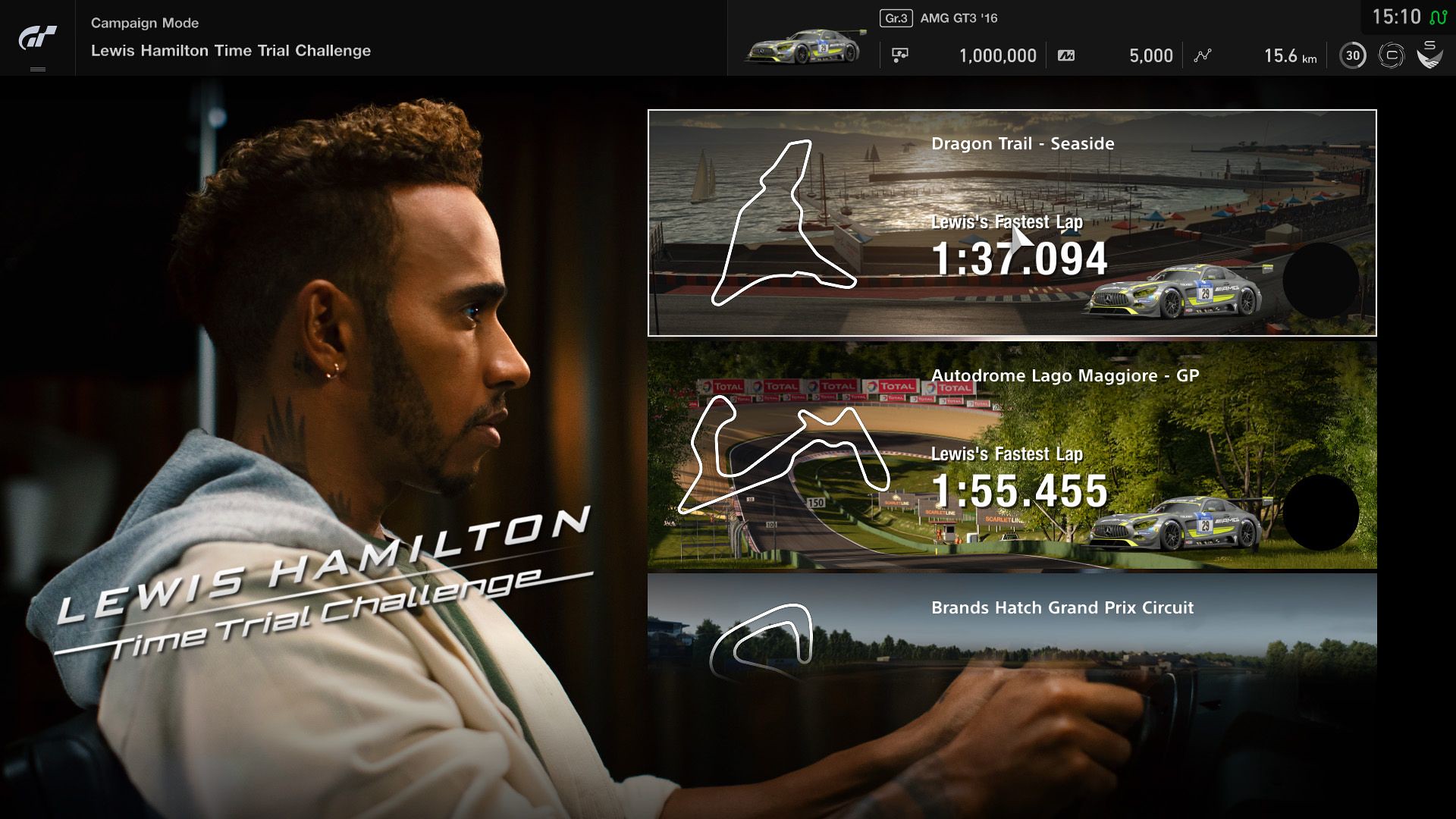This screenshot has width=1456, height=819.
Task: Select Lewis Hamilton Time Trial Challenge heading
Action: click(x=230, y=50)
